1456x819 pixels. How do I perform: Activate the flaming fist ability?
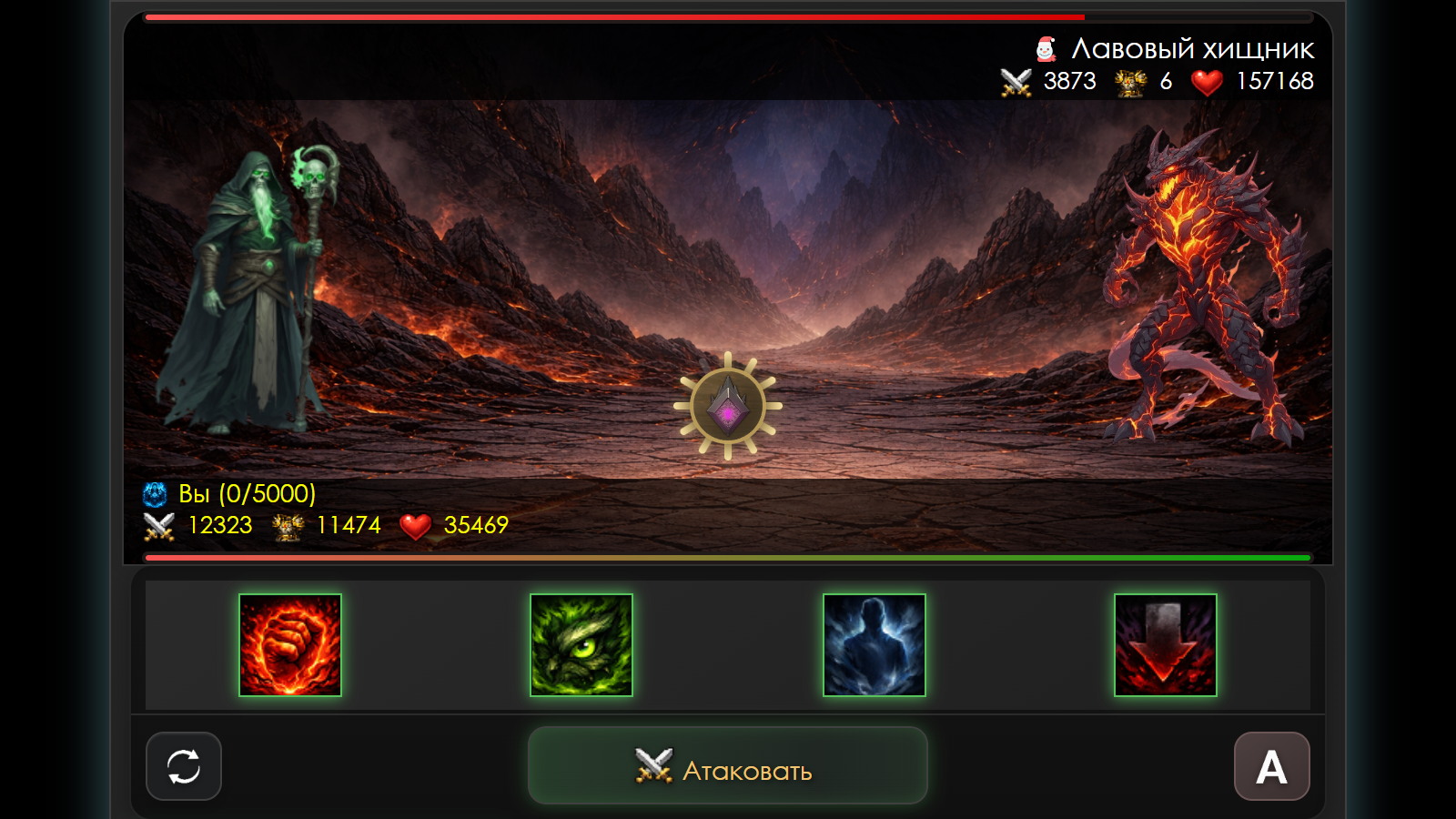[290, 645]
